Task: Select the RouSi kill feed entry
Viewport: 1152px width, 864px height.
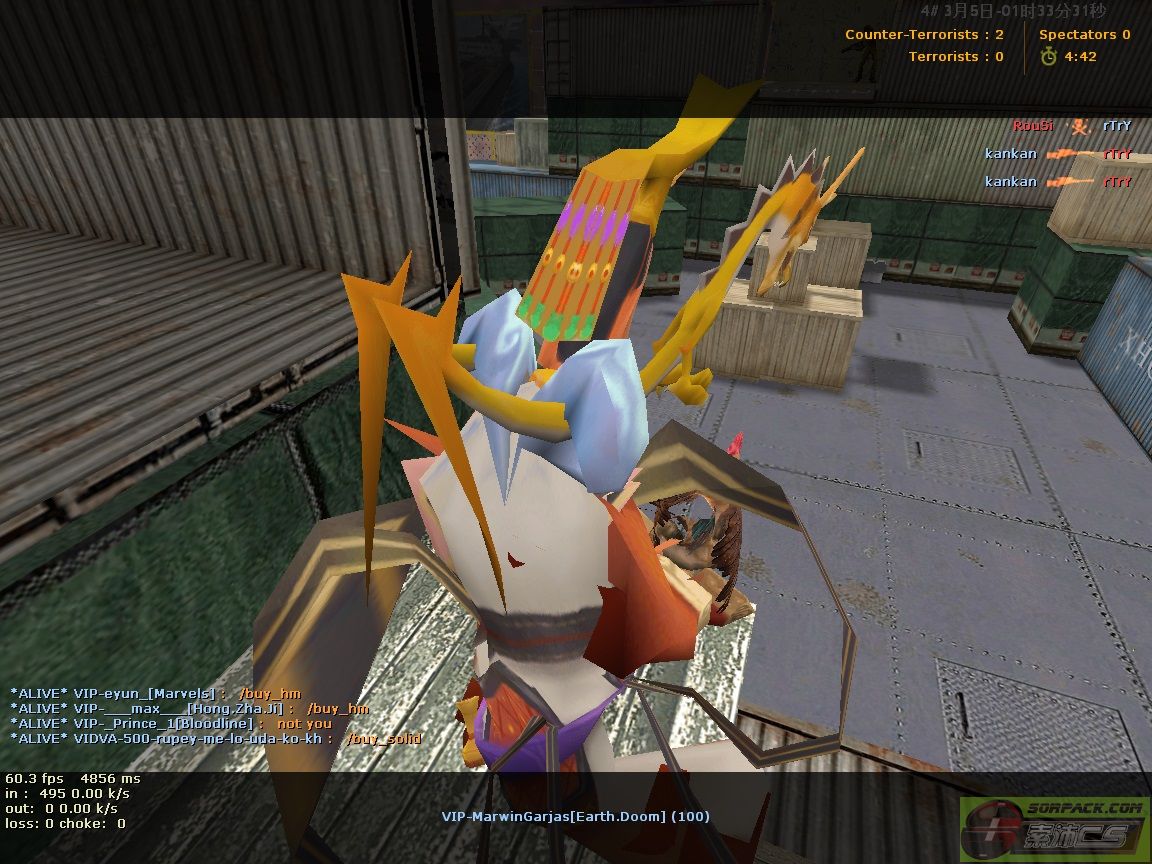Action: pyautogui.click(x=1072, y=126)
